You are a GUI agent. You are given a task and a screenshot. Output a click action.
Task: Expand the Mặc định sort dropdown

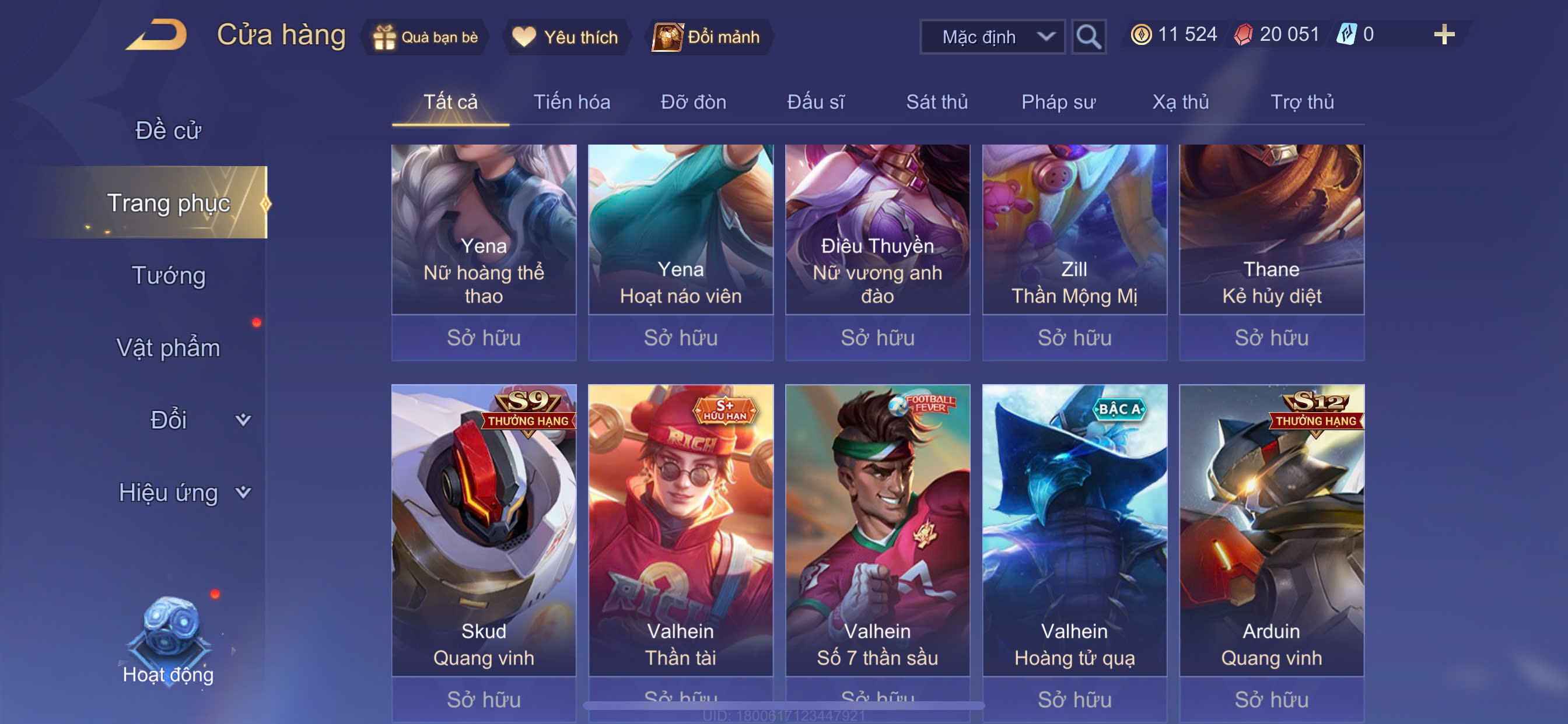pos(992,37)
